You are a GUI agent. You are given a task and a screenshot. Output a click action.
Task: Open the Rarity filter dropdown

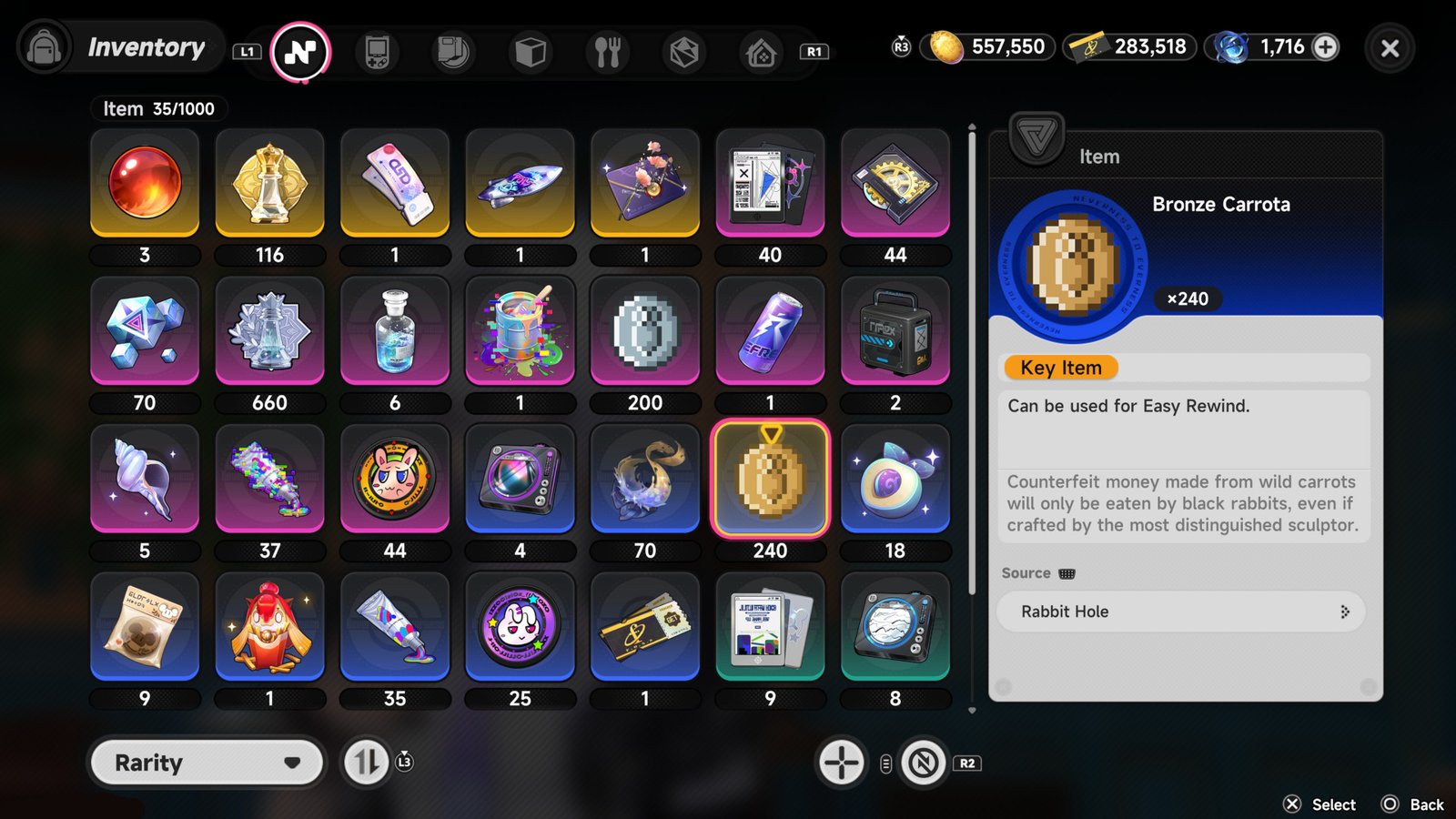(x=206, y=763)
